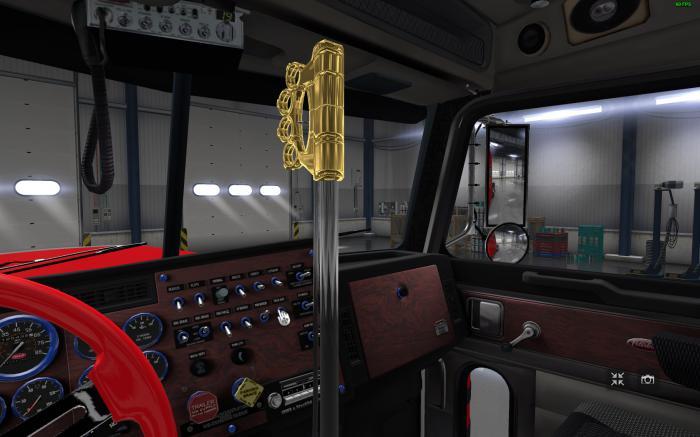Screen dimensions: 700x437
Task: Click the camera icon
Action: pos(648,379)
